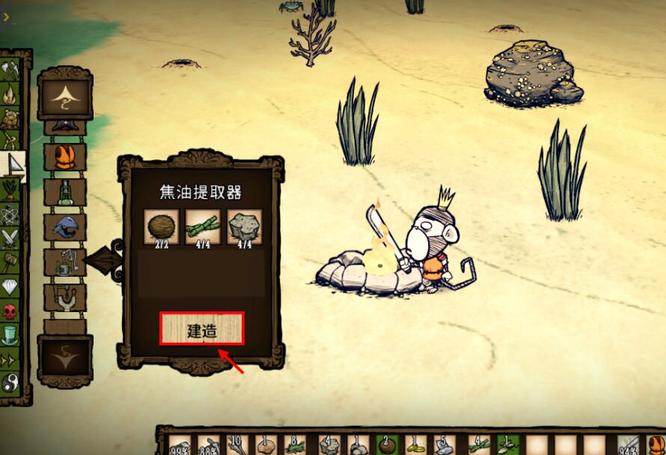Image resolution: width=666 pixels, height=455 pixels.
Task: Open the green top hat dress tab
Action: tap(12, 334)
